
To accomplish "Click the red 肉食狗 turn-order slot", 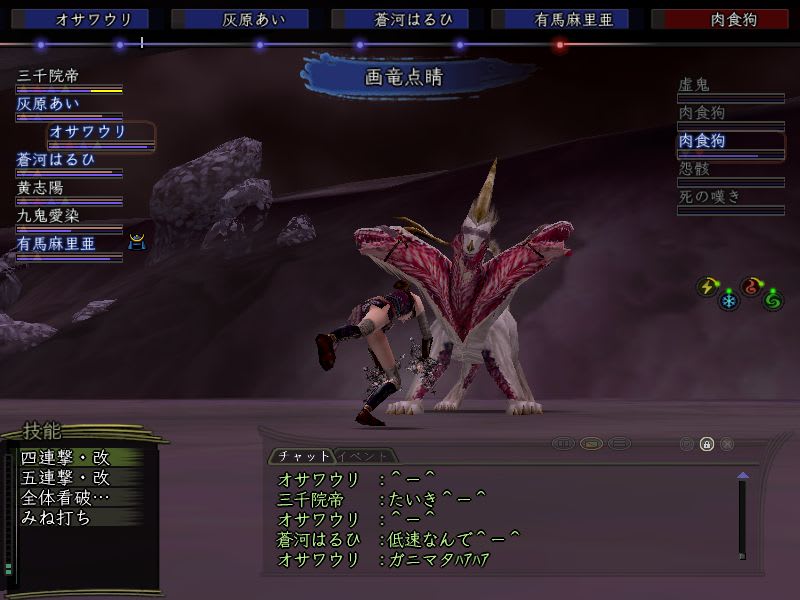I will point(718,19).
